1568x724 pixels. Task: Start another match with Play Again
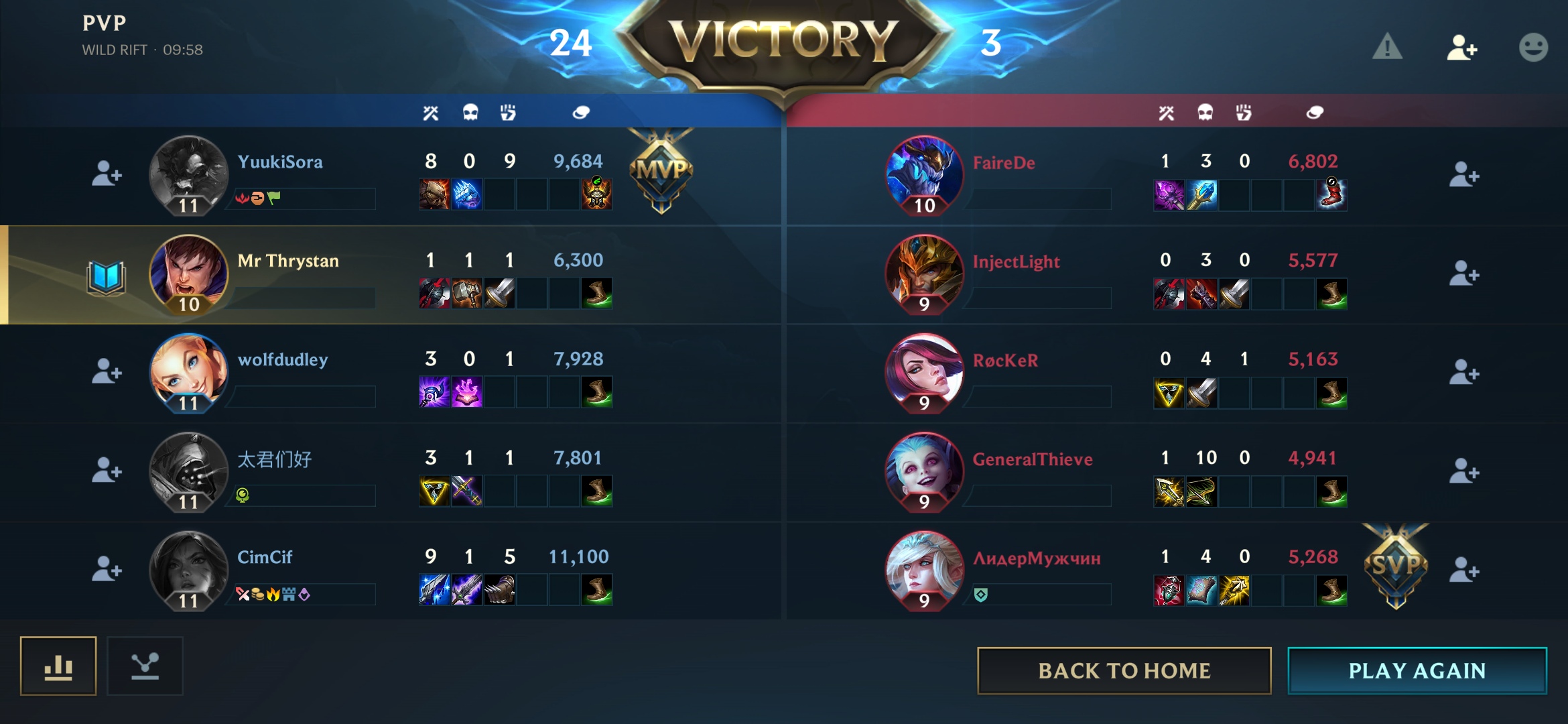(1417, 670)
